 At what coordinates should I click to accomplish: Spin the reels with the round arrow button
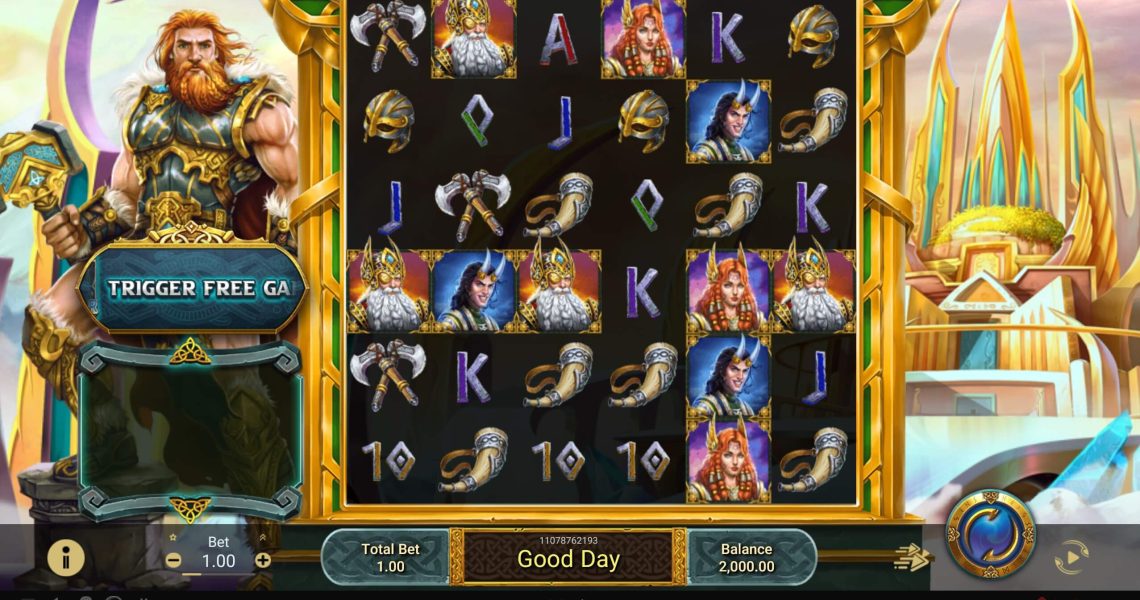990,534
